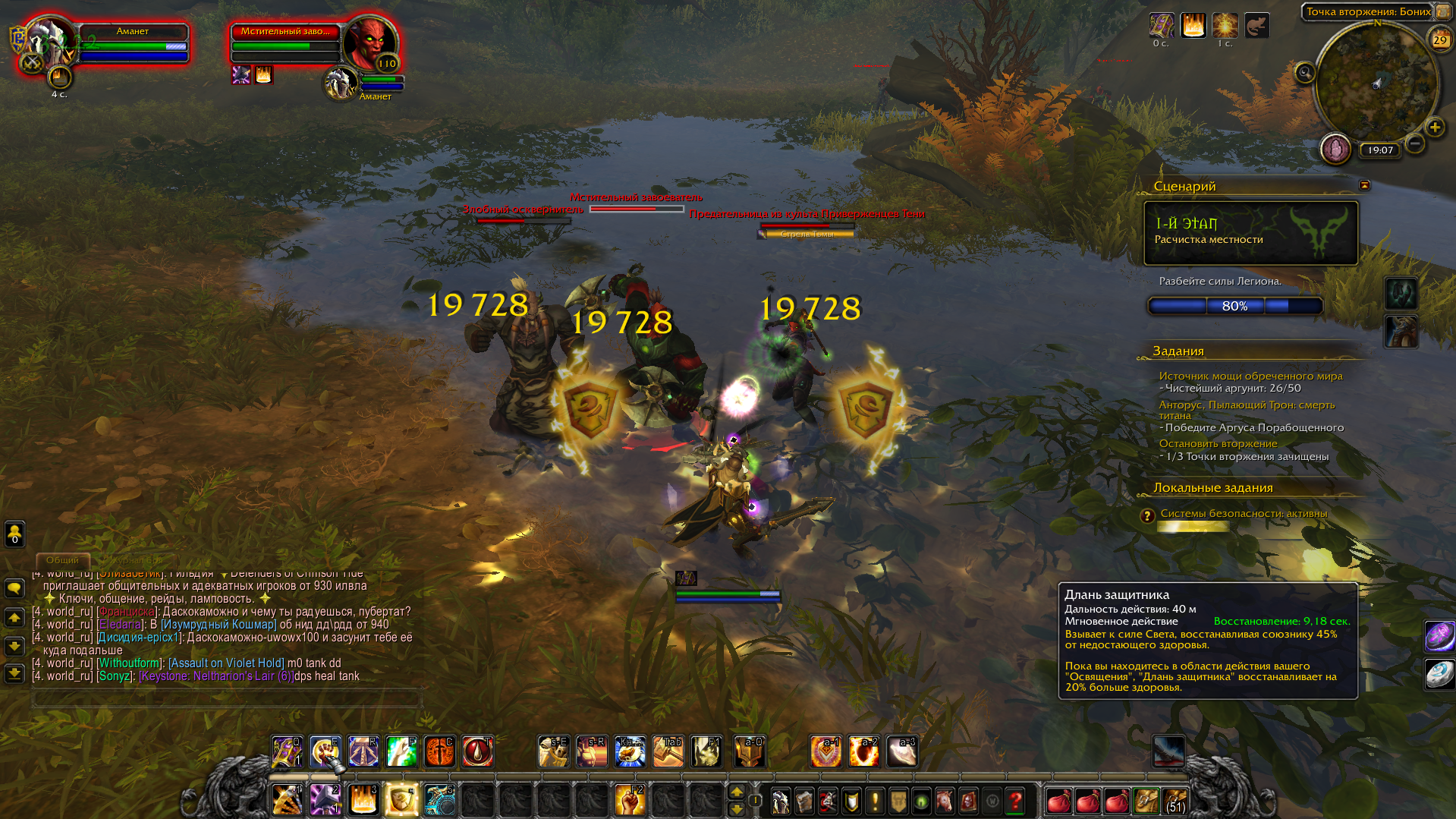The image size is (1456, 819).
Task: Activate the red blood-drop ability bound to T
Action: pyautogui.click(x=477, y=751)
